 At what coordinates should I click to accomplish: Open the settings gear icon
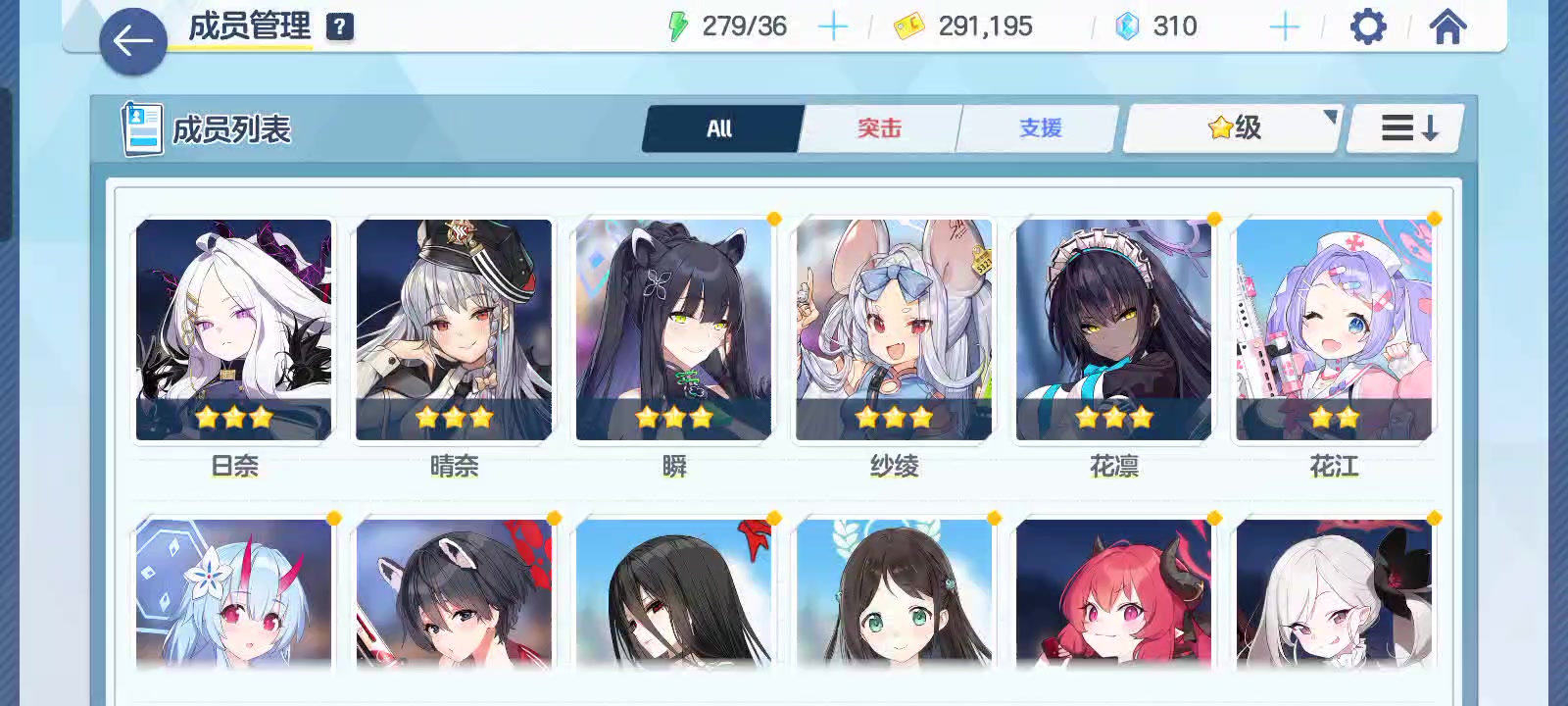click(1366, 26)
